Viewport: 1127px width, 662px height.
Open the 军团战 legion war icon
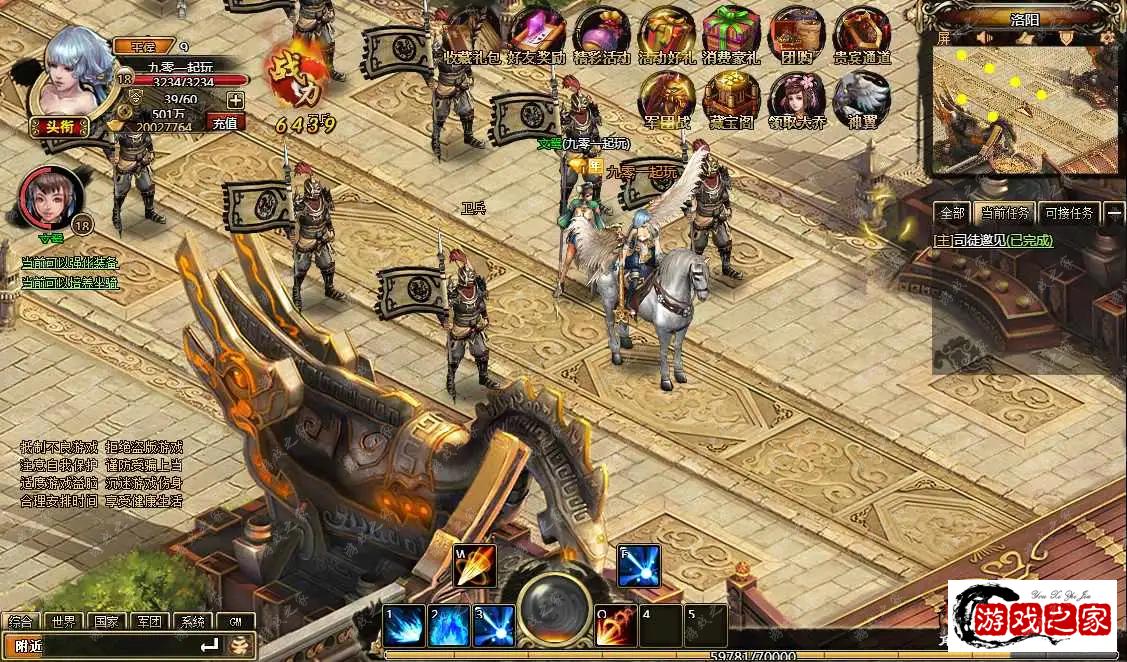click(667, 100)
